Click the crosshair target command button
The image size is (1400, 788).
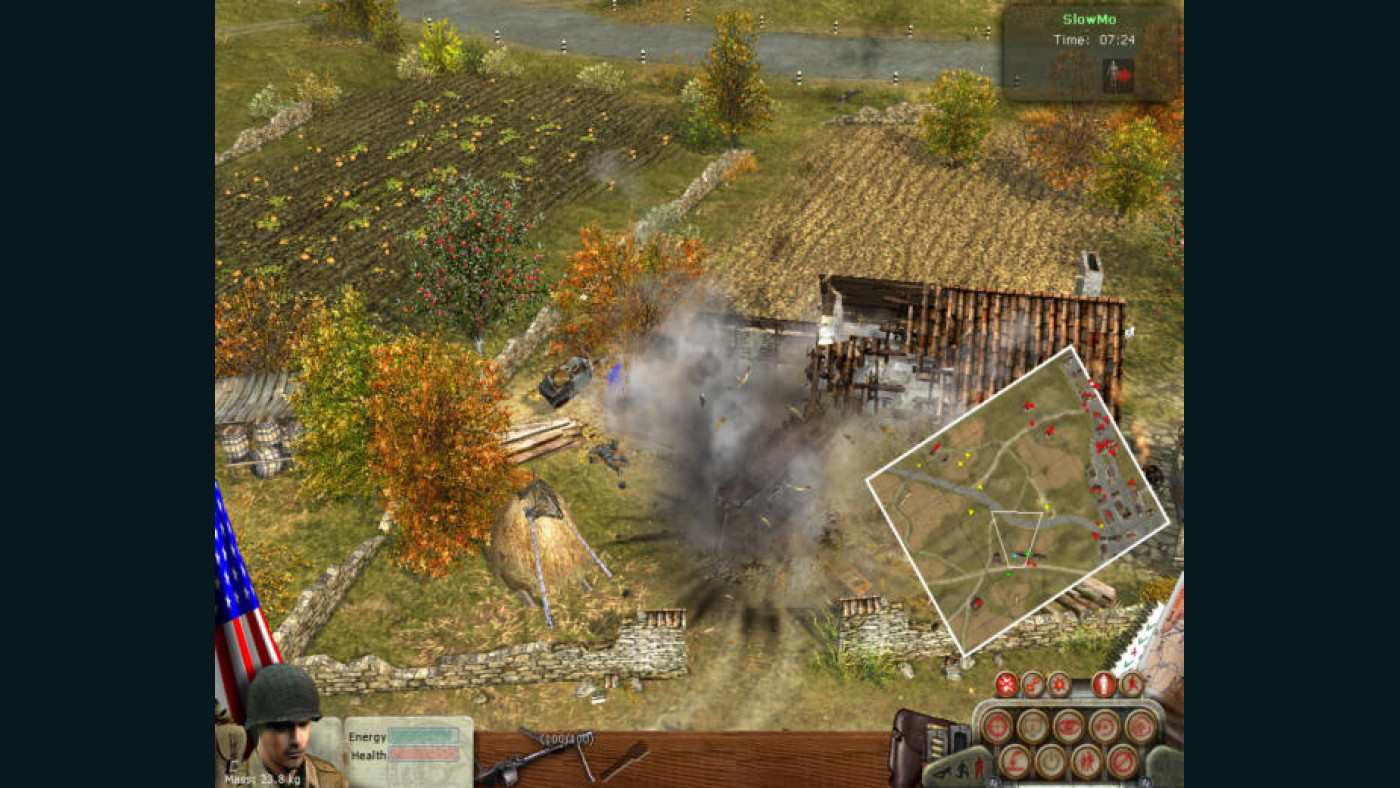997,727
